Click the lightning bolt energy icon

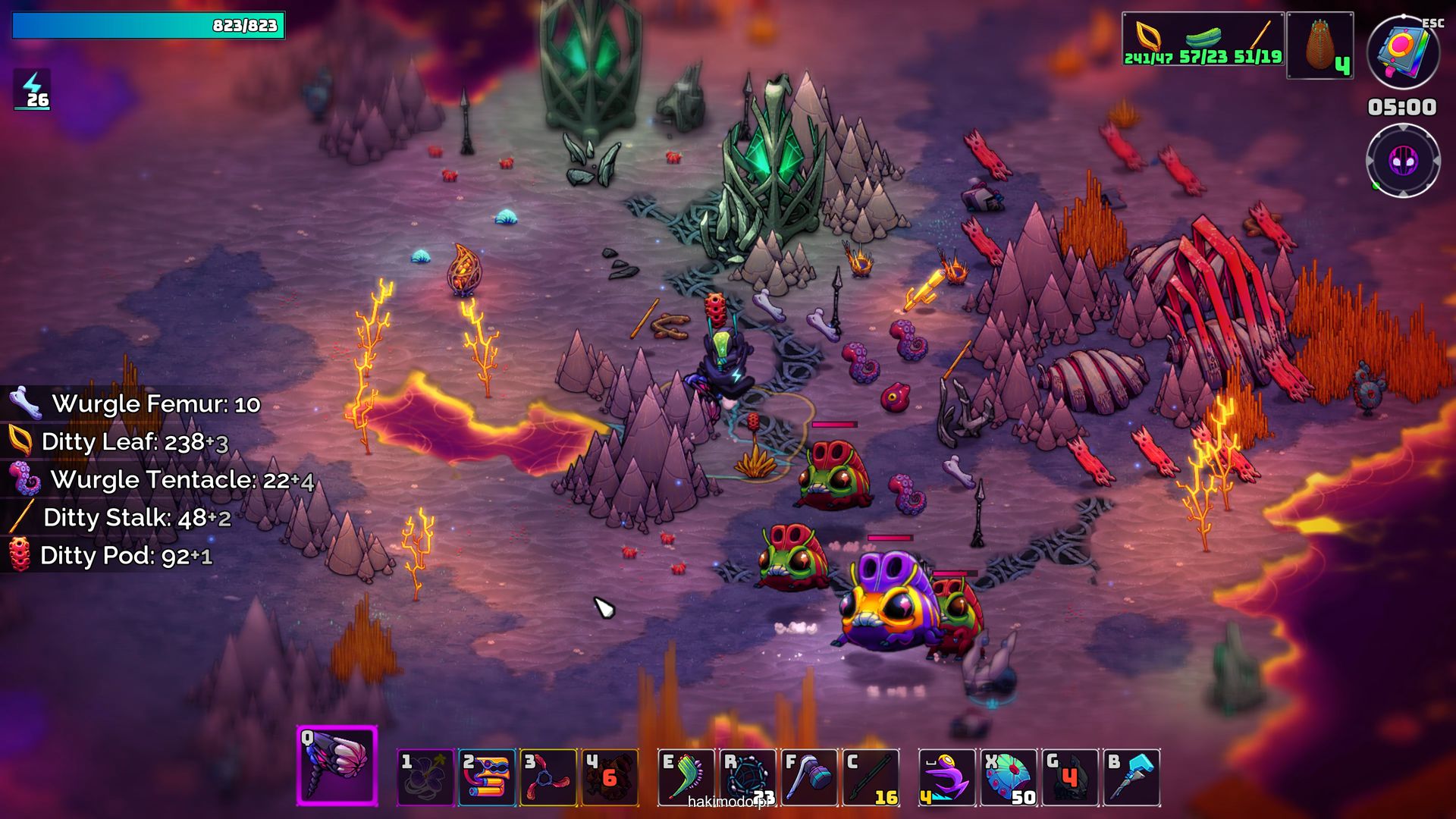pyautogui.click(x=33, y=89)
